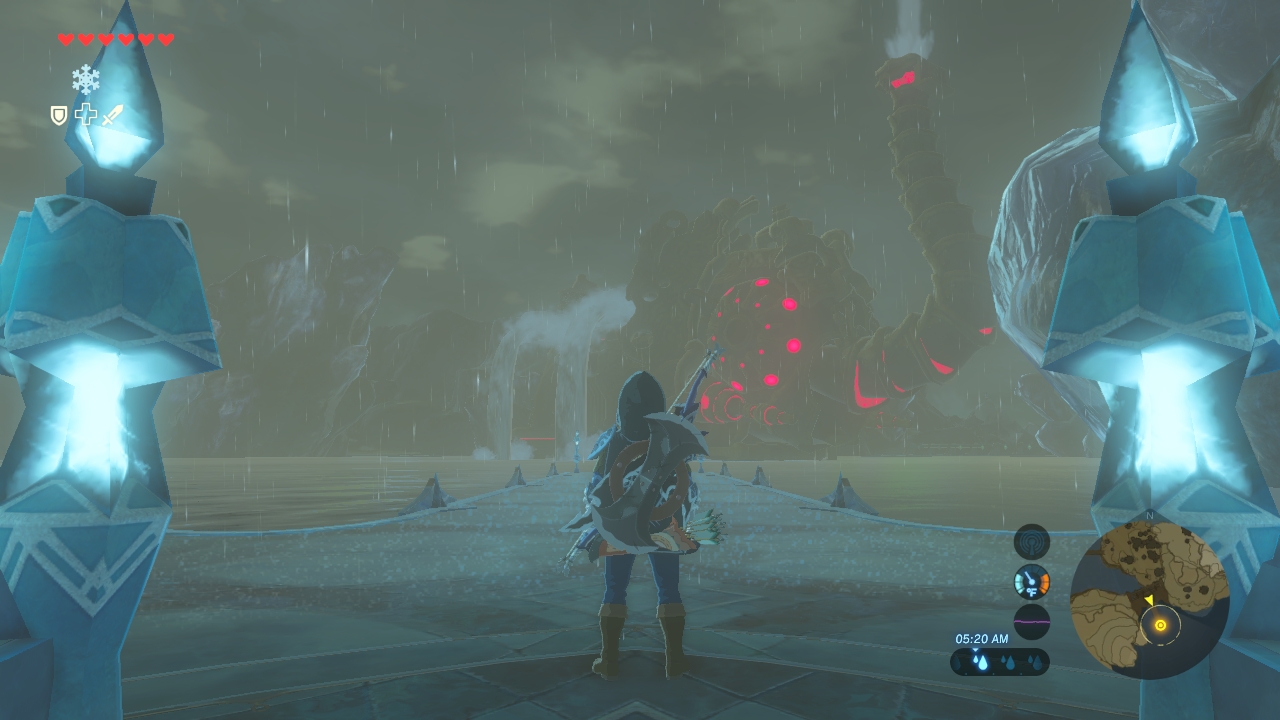This screenshot has width=1280, height=720.
Task: Select the raindrop weather forecast bar
Action: pos(1000,662)
